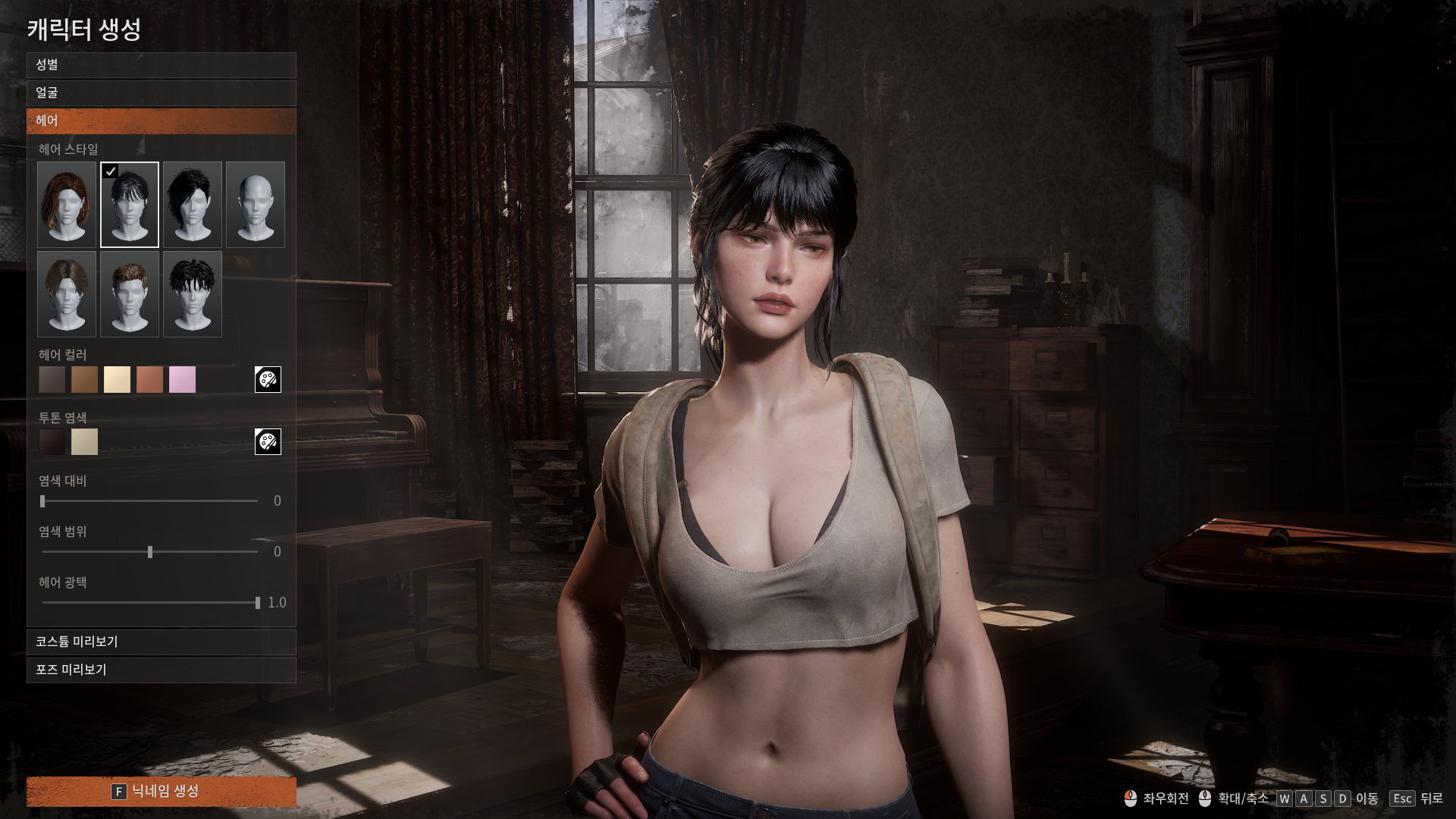The width and height of the screenshot is (1456, 819).
Task: Select the bald head option
Action: pos(256,205)
